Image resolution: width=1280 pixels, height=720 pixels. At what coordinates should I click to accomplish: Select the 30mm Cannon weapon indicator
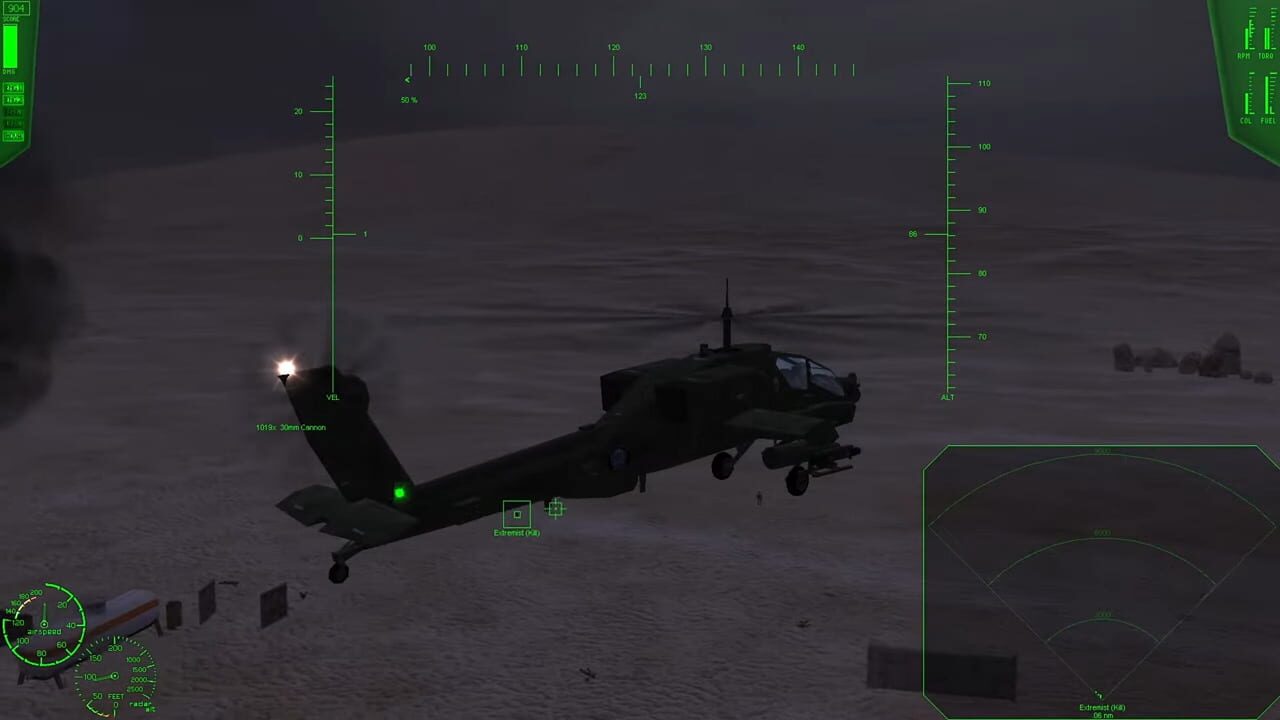pos(291,427)
